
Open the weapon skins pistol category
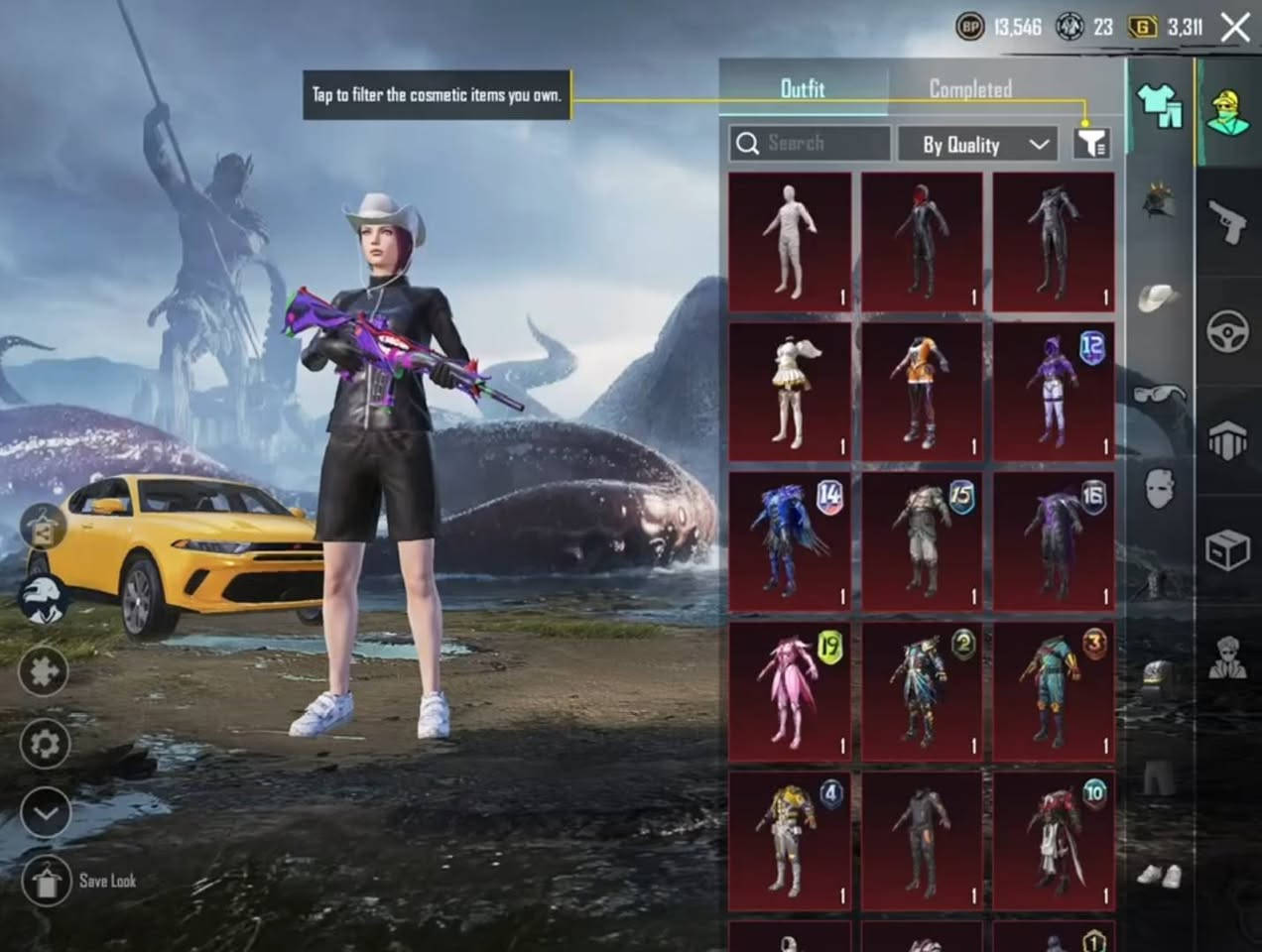[1227, 220]
